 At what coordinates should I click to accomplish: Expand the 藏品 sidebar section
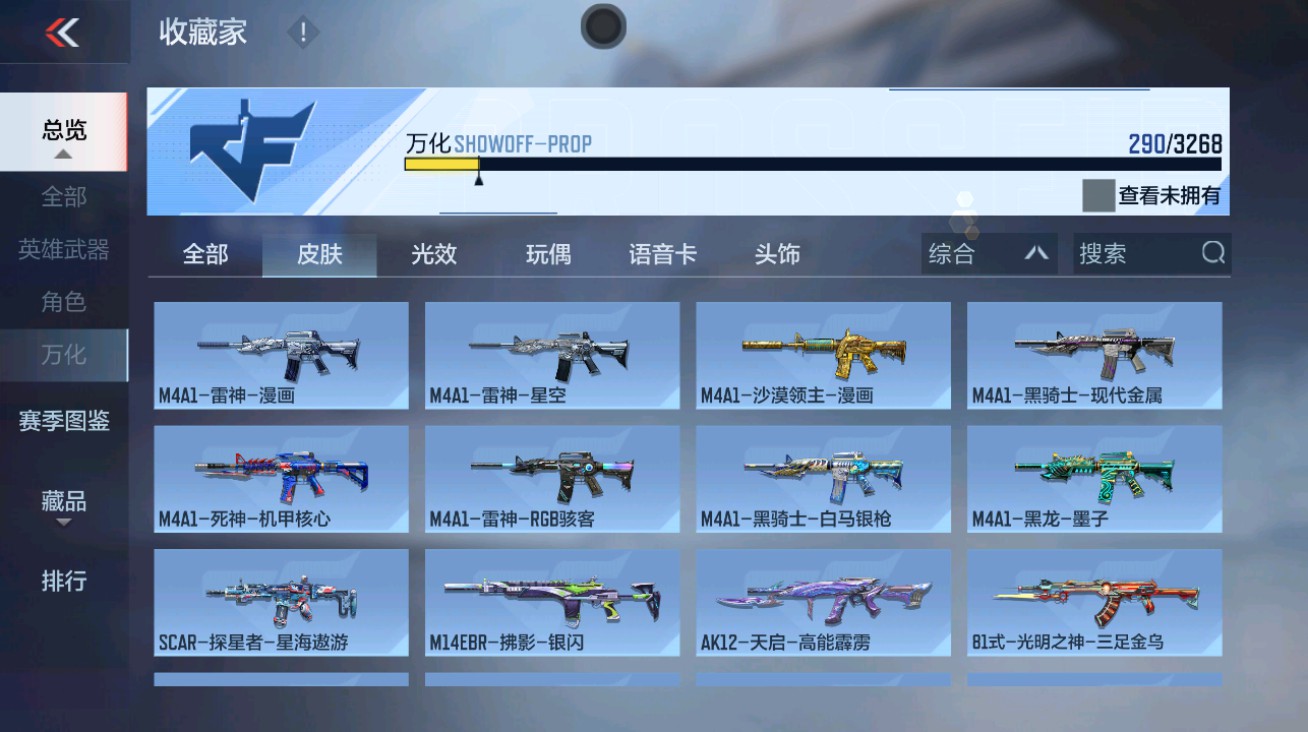click(x=63, y=503)
